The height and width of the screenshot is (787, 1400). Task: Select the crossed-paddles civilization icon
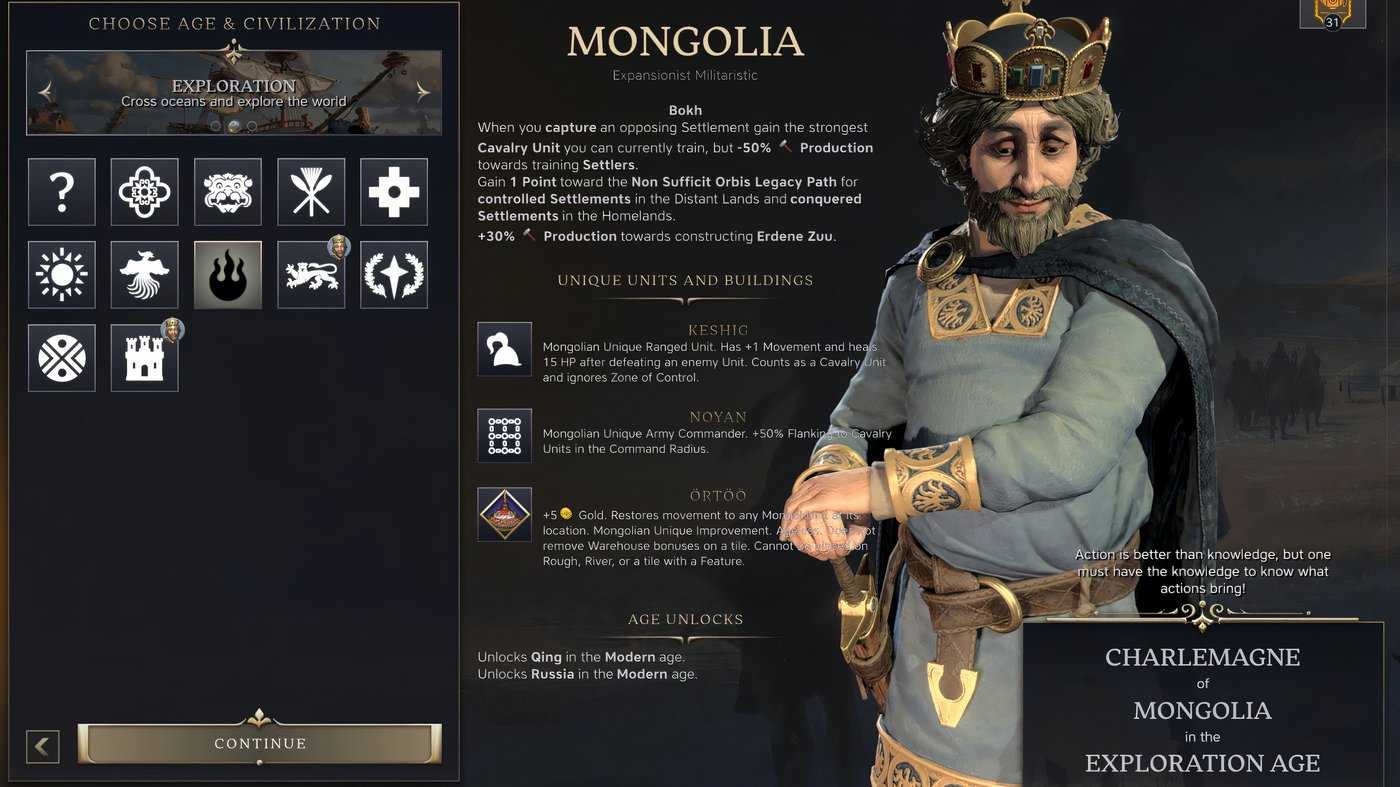(x=311, y=191)
